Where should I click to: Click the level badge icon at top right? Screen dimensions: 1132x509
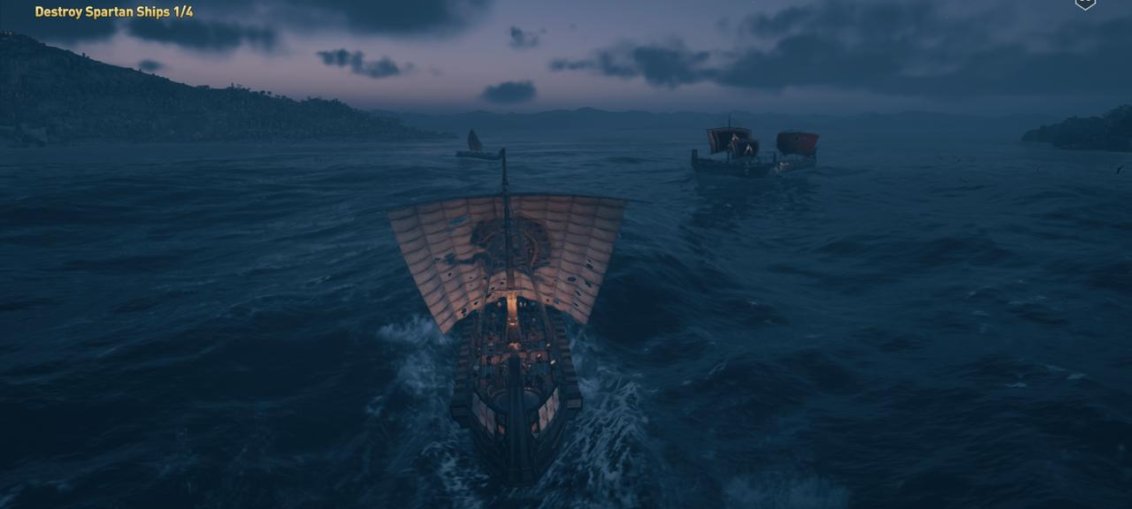[x=1085, y=4]
